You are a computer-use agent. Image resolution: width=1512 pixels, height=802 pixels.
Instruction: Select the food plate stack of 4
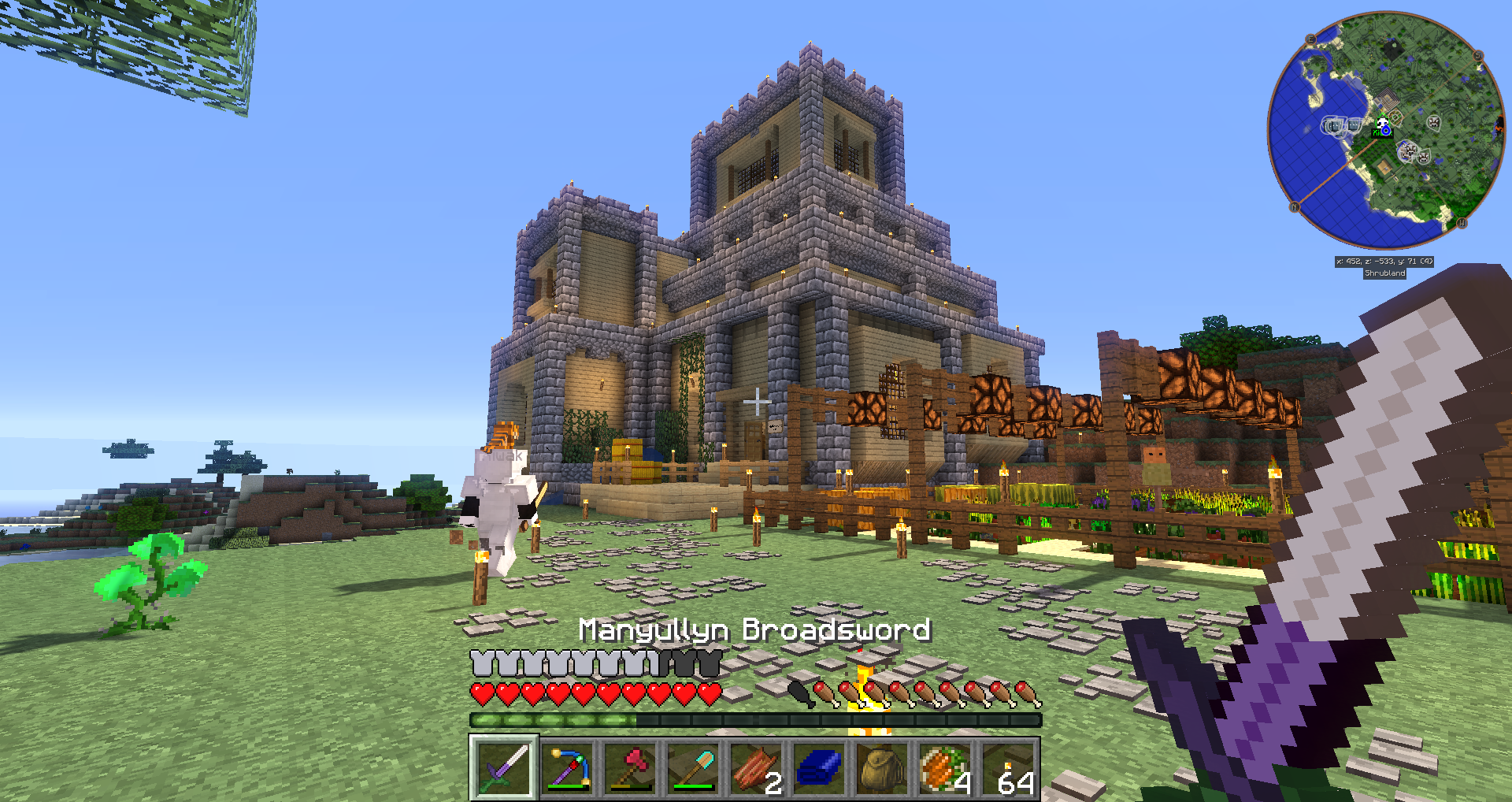click(945, 767)
